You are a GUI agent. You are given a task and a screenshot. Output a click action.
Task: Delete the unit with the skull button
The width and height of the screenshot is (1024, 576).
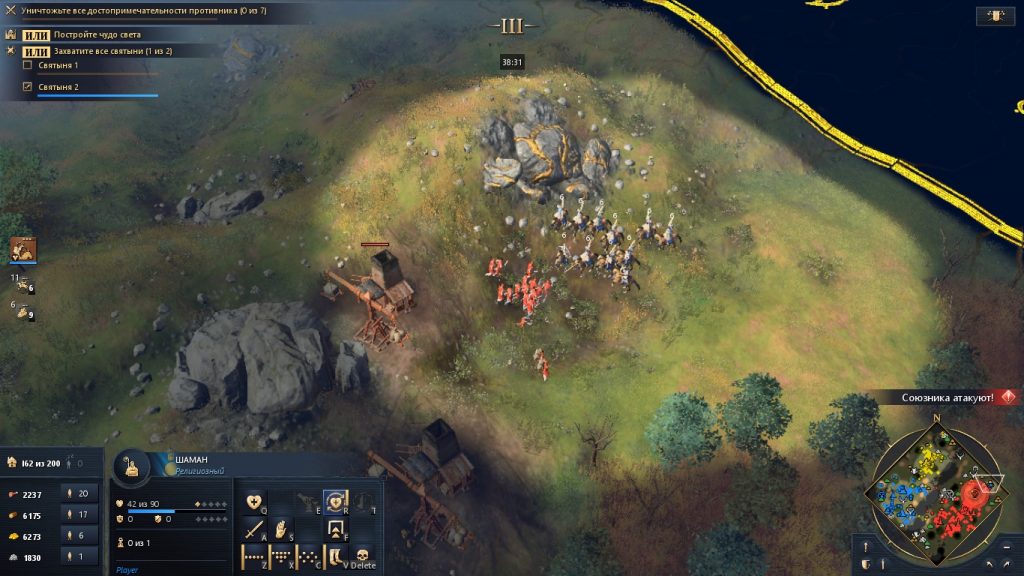tap(363, 557)
